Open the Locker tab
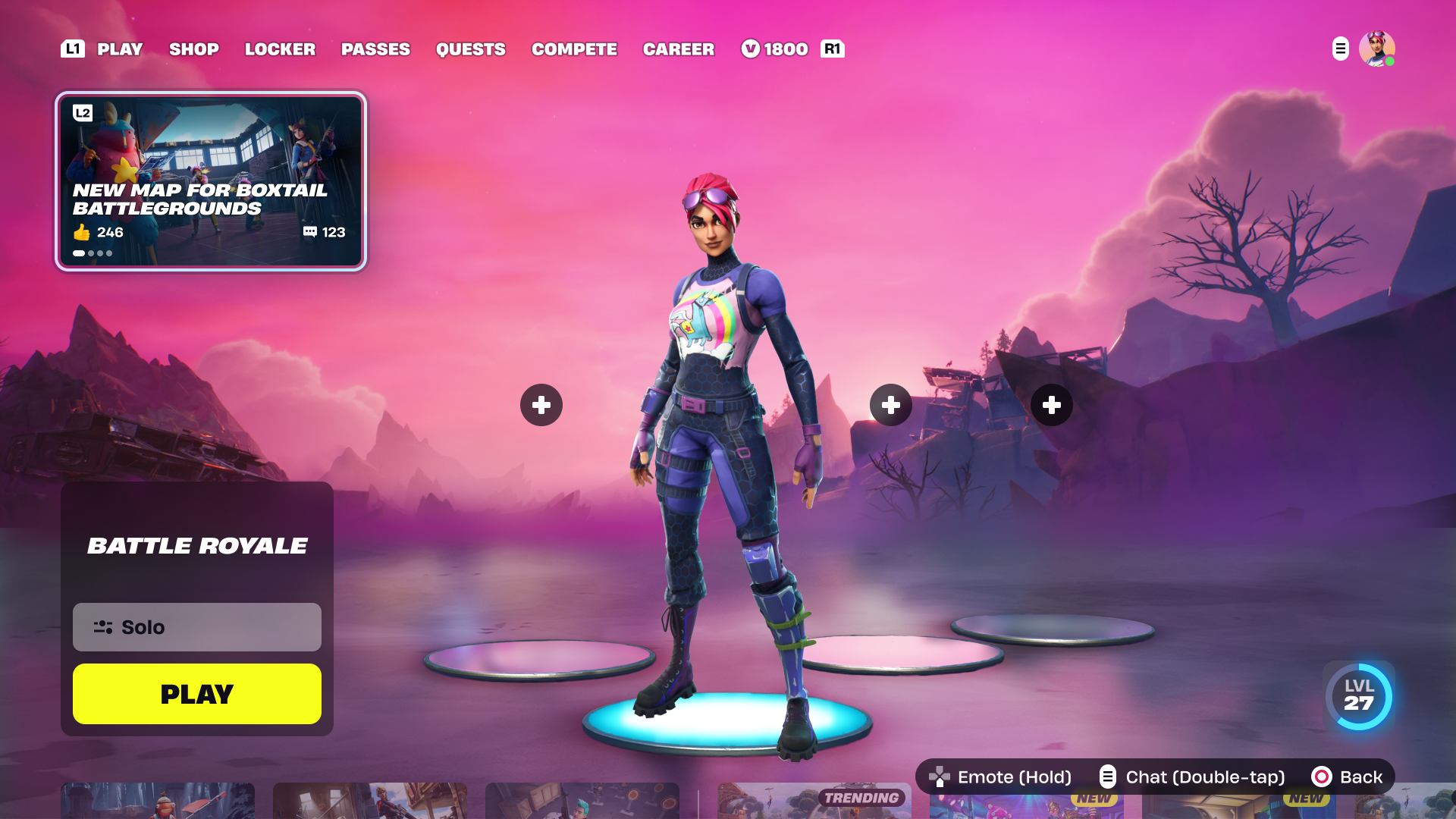This screenshot has height=819, width=1456. [280, 49]
